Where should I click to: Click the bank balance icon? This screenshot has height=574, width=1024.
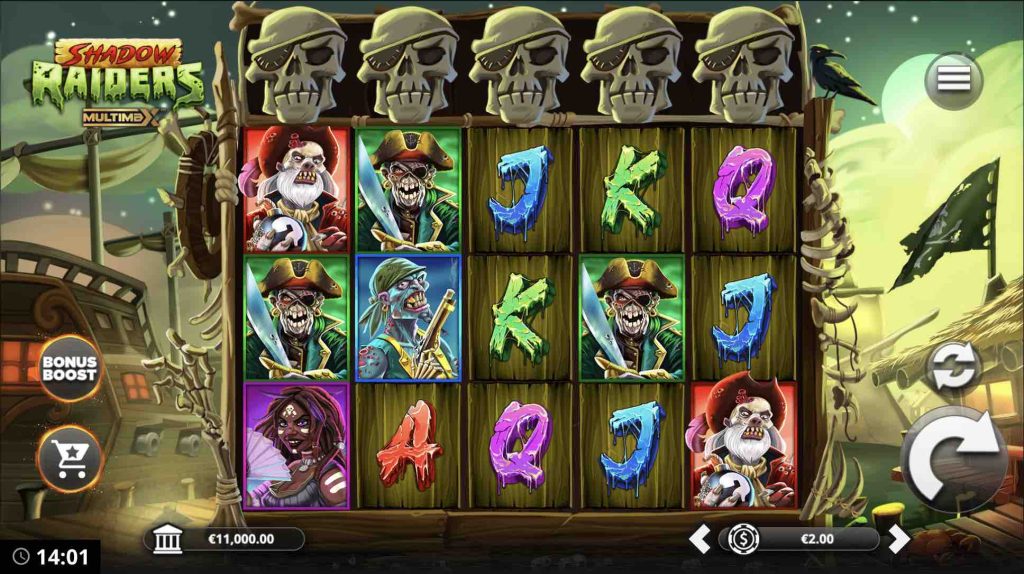point(169,540)
